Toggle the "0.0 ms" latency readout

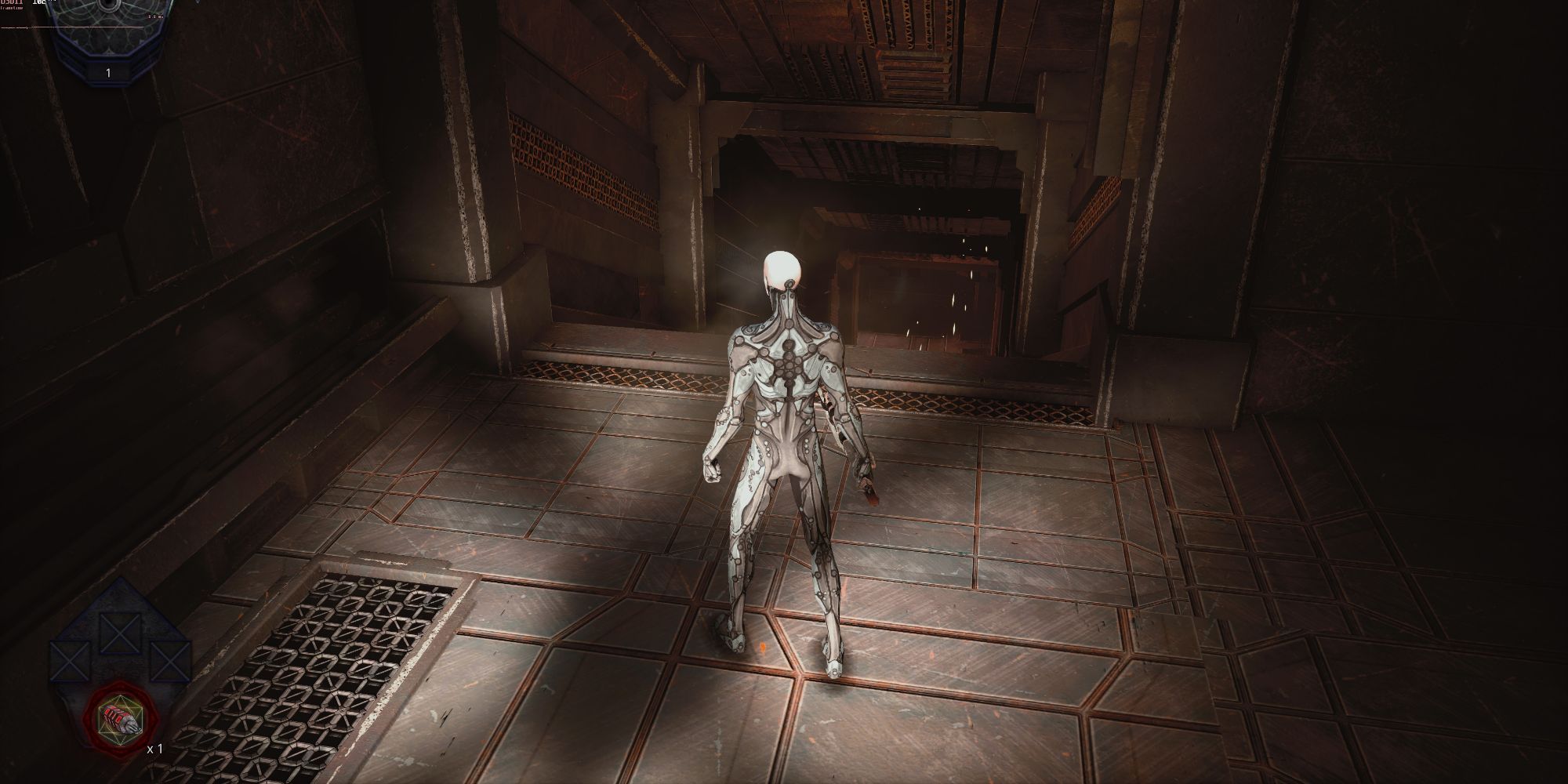tap(155, 17)
